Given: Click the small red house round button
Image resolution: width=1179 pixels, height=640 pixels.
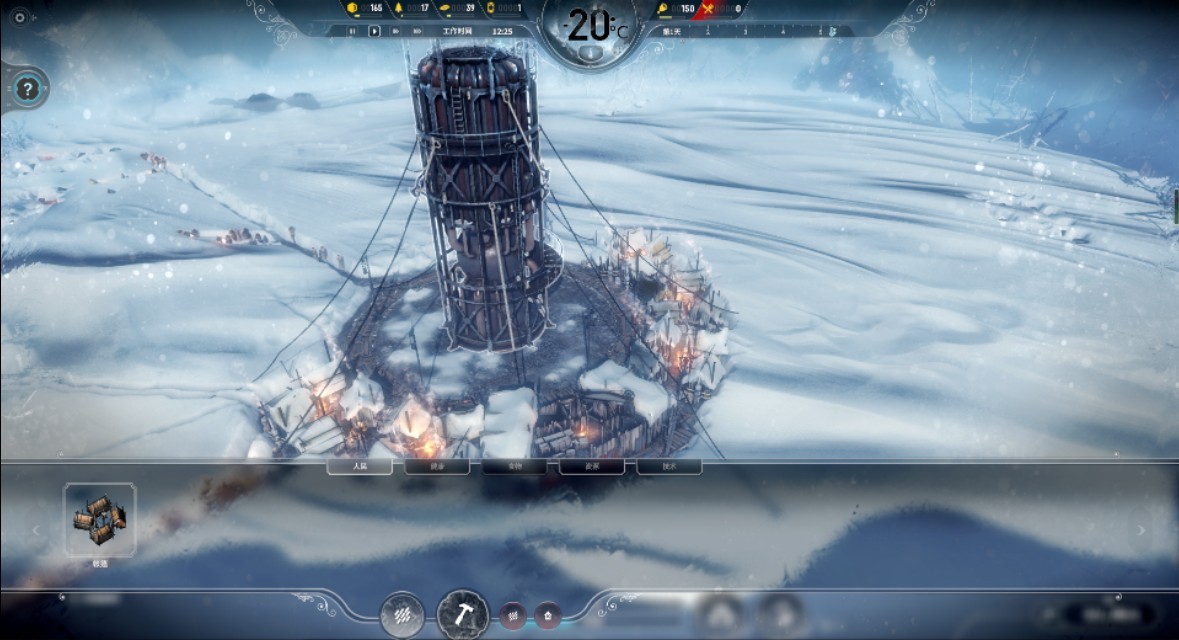Looking at the screenshot, I should click(547, 615).
